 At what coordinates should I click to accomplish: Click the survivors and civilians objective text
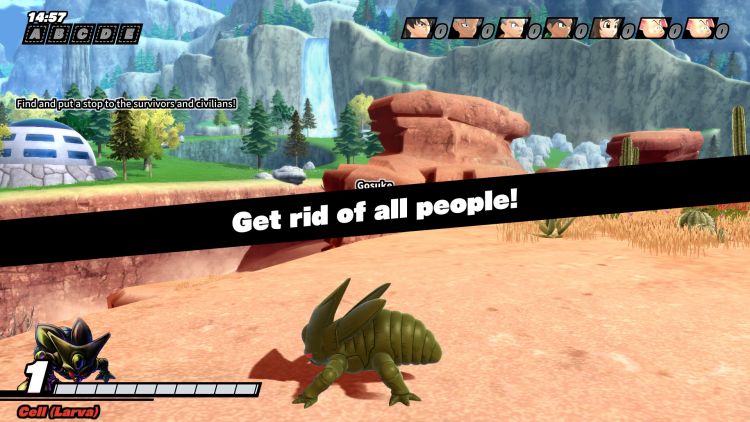(x=126, y=103)
